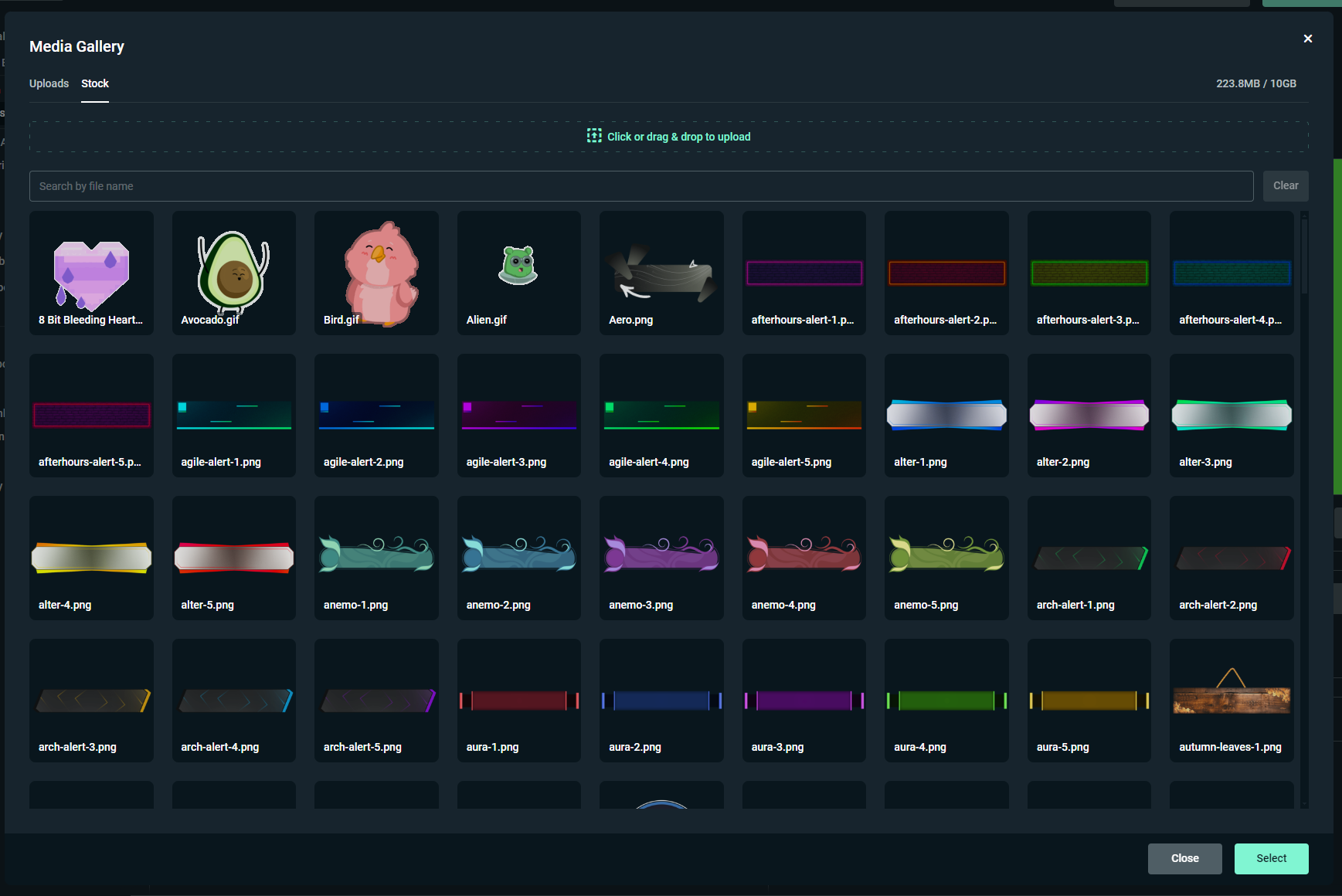This screenshot has width=1342, height=896.
Task: Select the 8 Bit Bleeding Heart image
Action: pos(91,272)
